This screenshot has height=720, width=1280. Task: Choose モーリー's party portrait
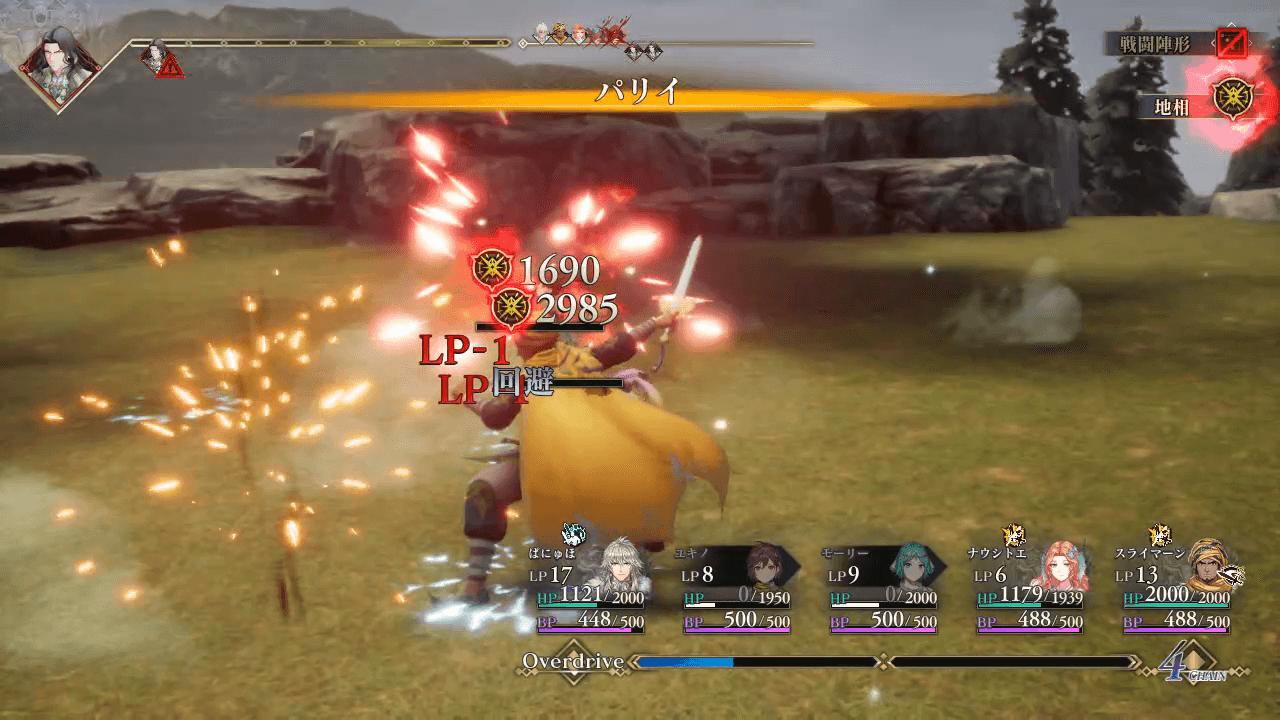coord(911,567)
